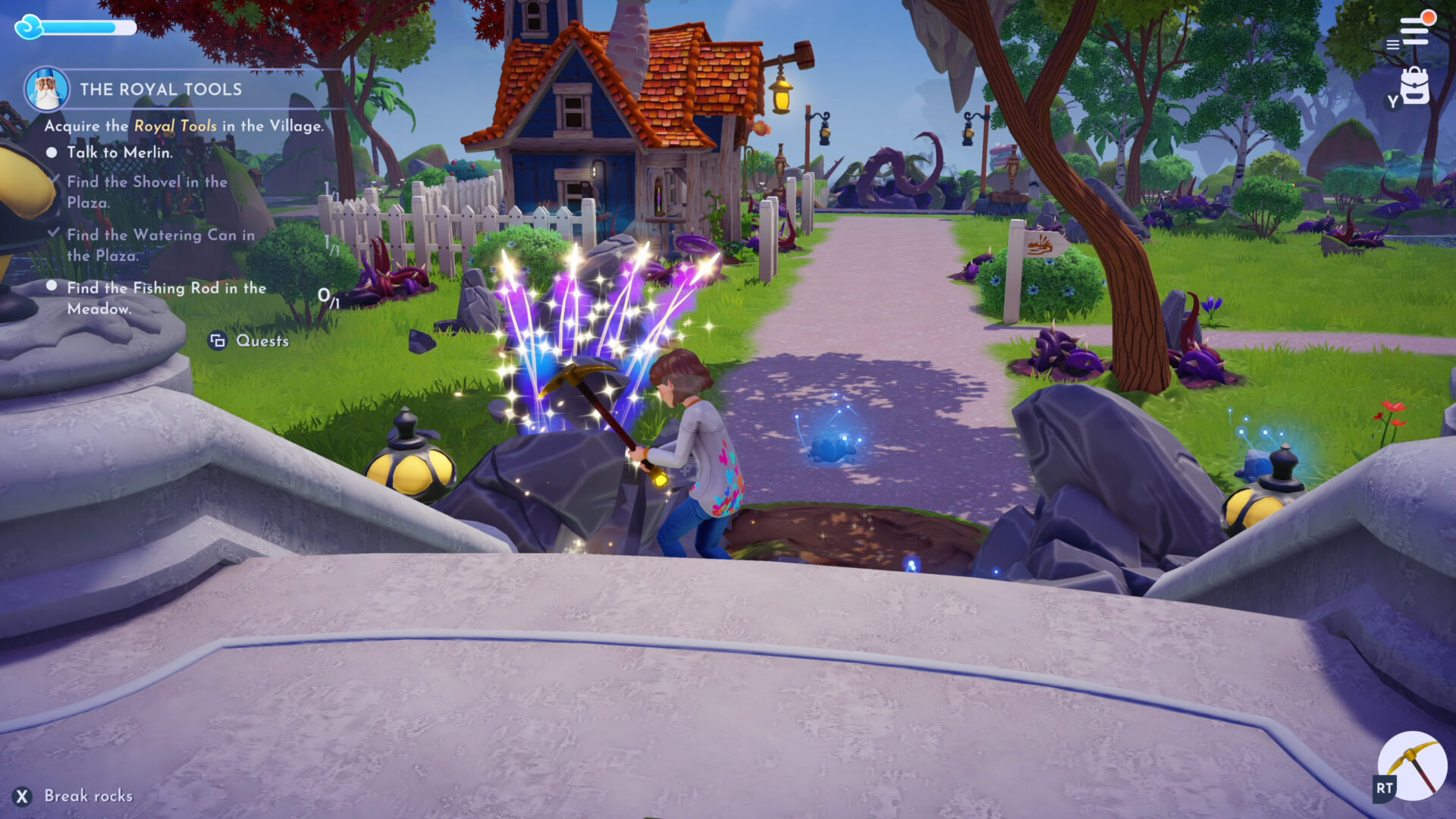The width and height of the screenshot is (1456, 819).
Task: Click the blue swirl energy icon top left
Action: point(30,27)
